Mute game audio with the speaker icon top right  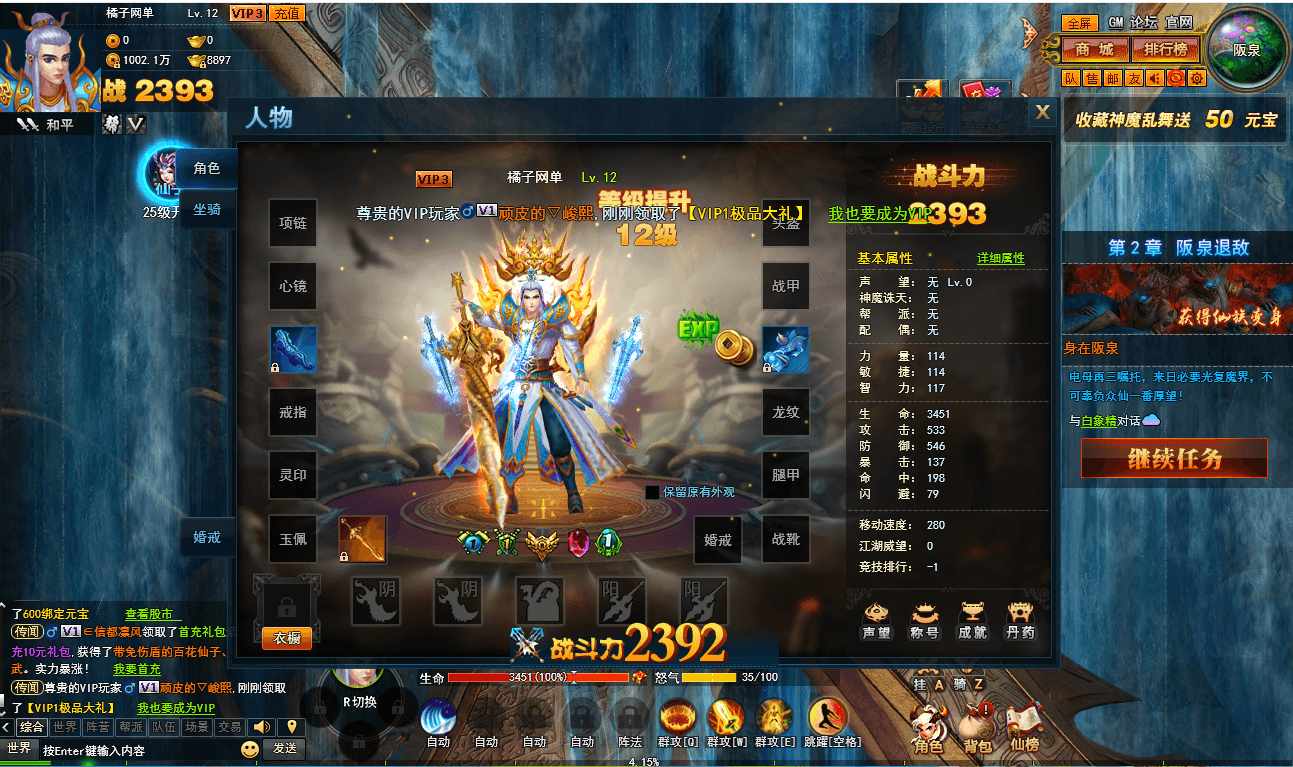click(1154, 78)
